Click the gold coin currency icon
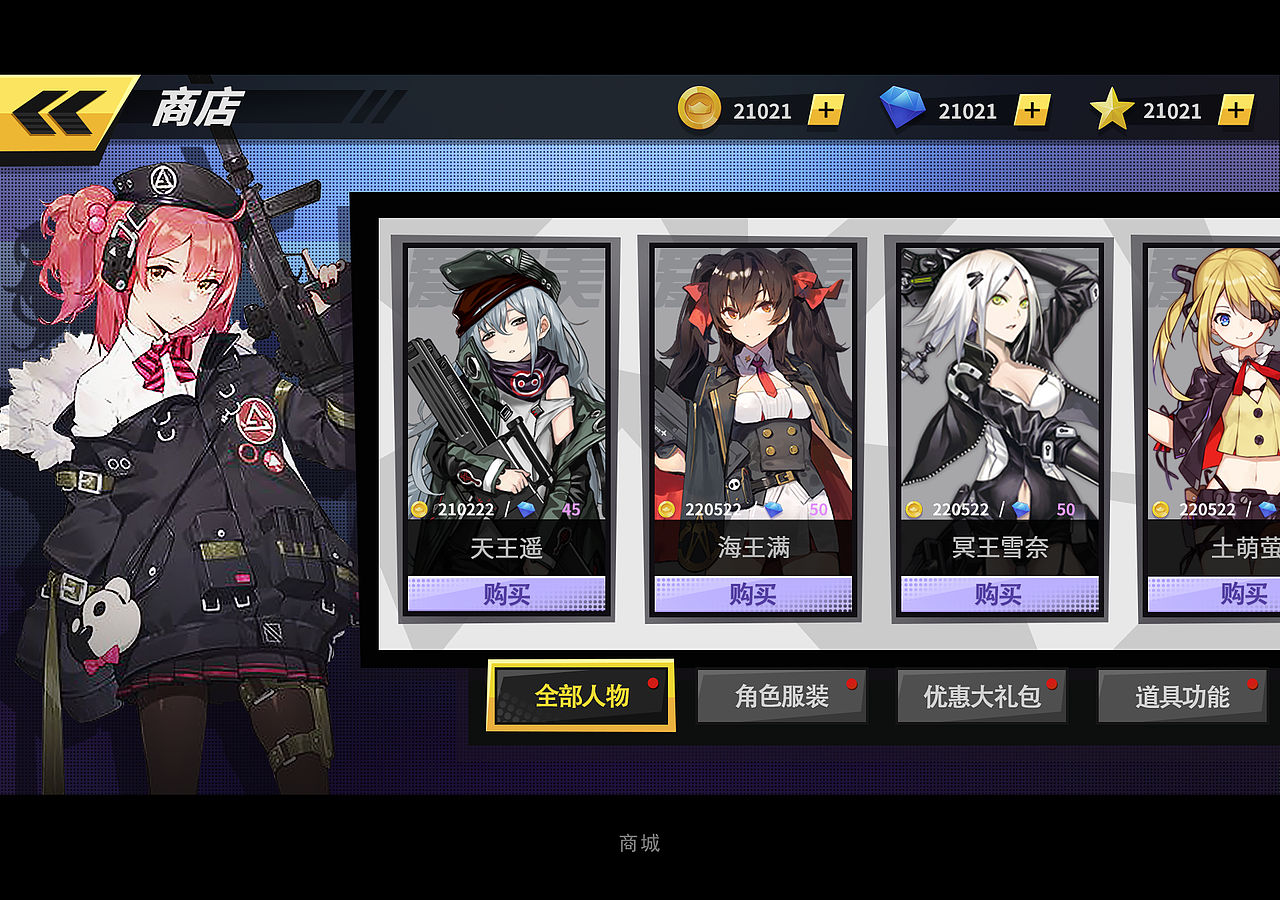 [701, 110]
